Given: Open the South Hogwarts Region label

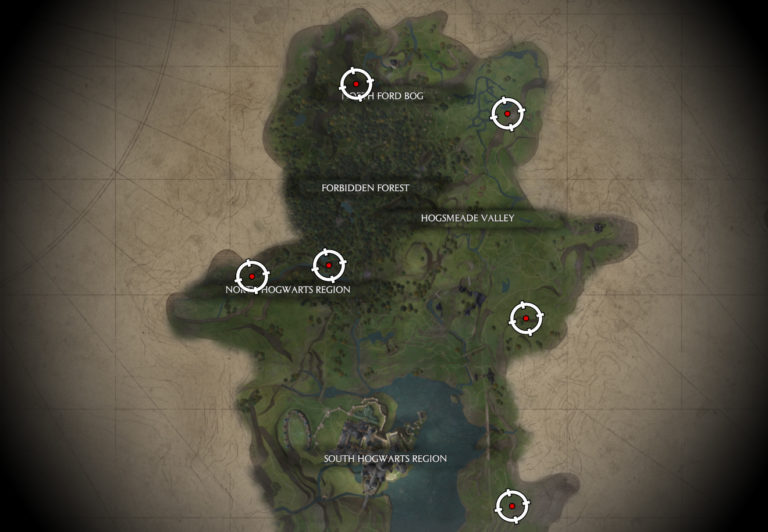Looking at the screenshot, I should [x=385, y=459].
